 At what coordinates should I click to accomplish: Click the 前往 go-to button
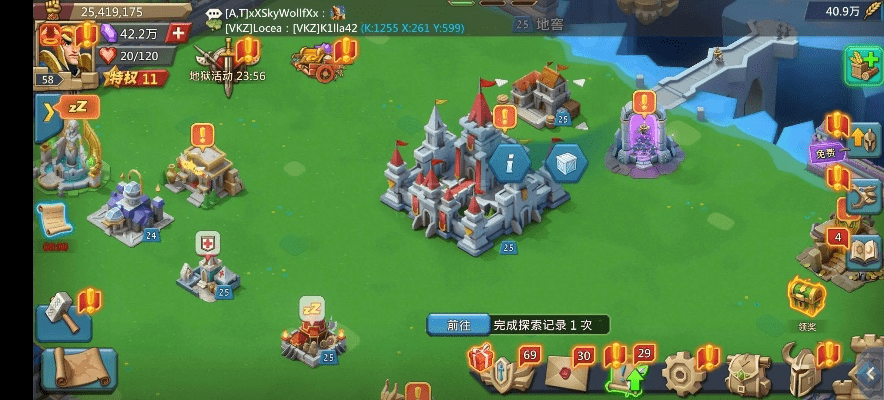click(x=458, y=325)
